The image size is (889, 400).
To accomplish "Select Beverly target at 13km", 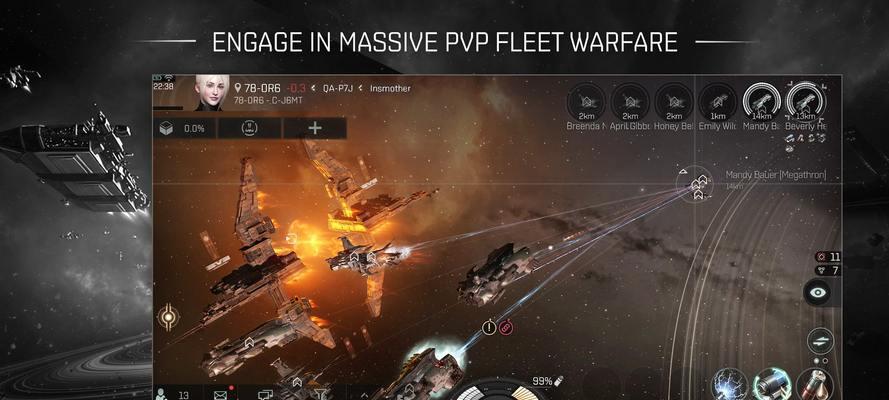I will tap(805, 101).
